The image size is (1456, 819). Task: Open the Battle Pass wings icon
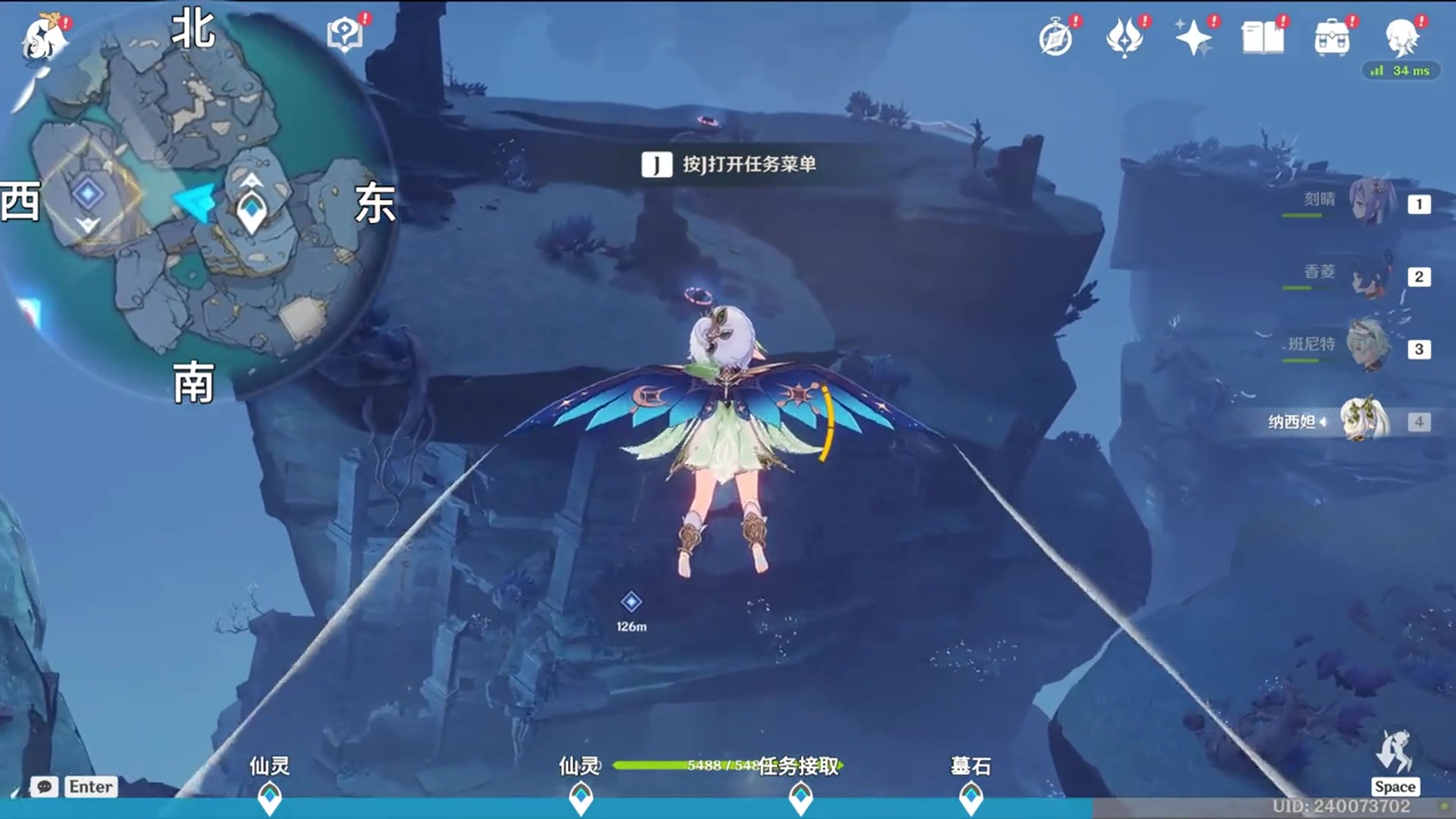coord(1127,38)
